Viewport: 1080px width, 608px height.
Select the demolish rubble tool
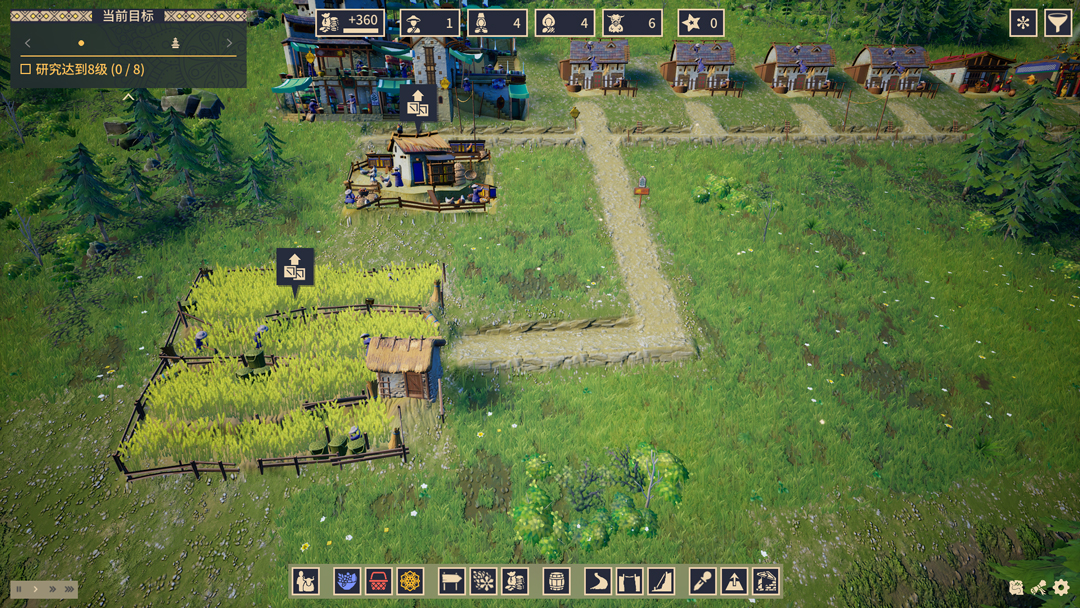[x=766, y=581]
